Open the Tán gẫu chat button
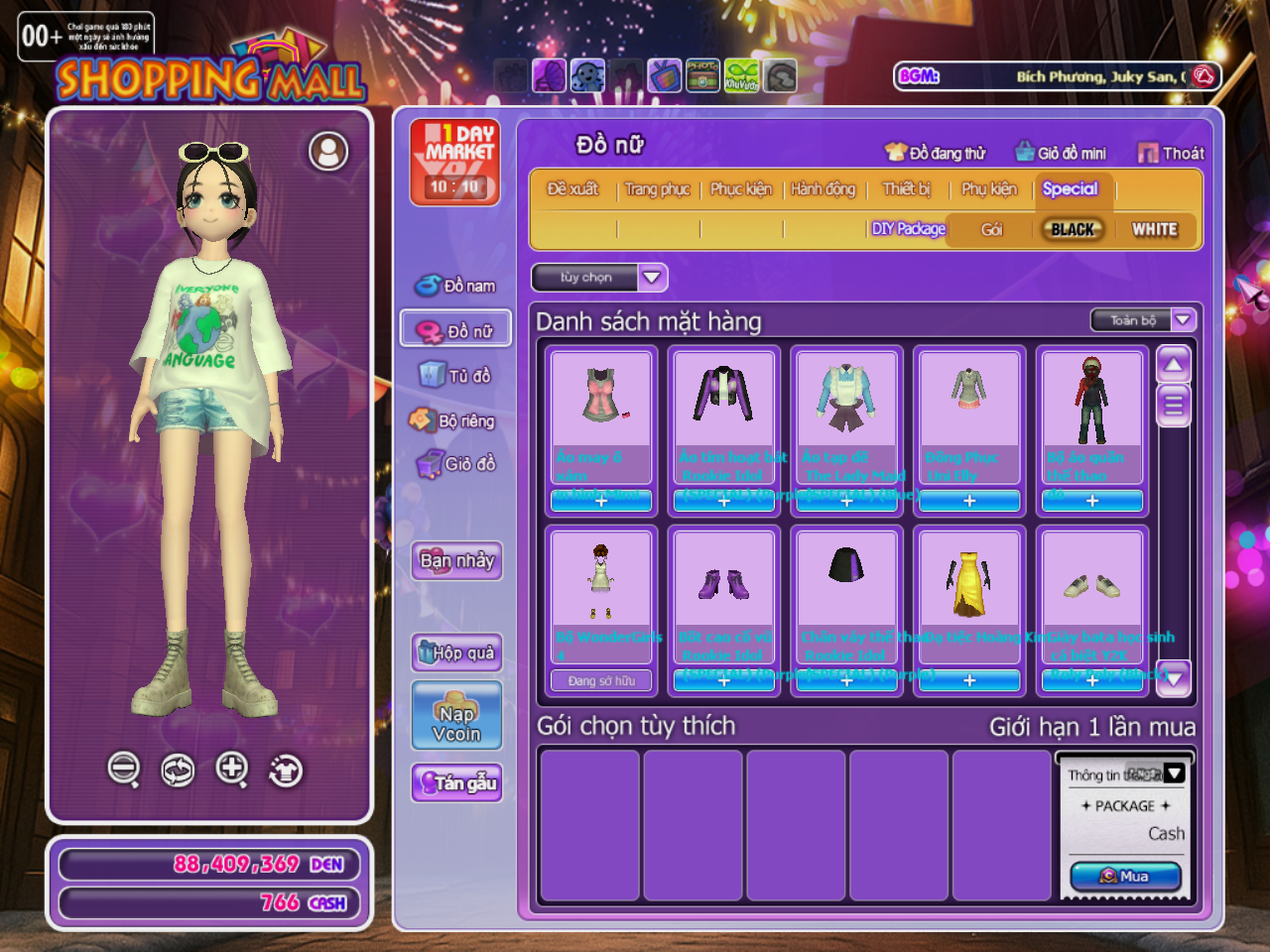1270x952 pixels. pyautogui.click(x=456, y=782)
